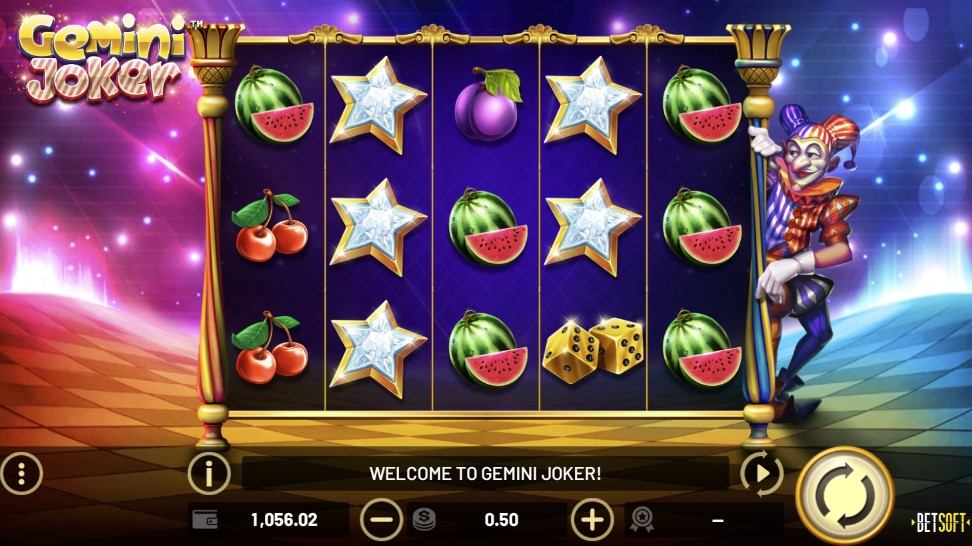Decrease the bet with the minus button
972x546 pixels.
380,519
